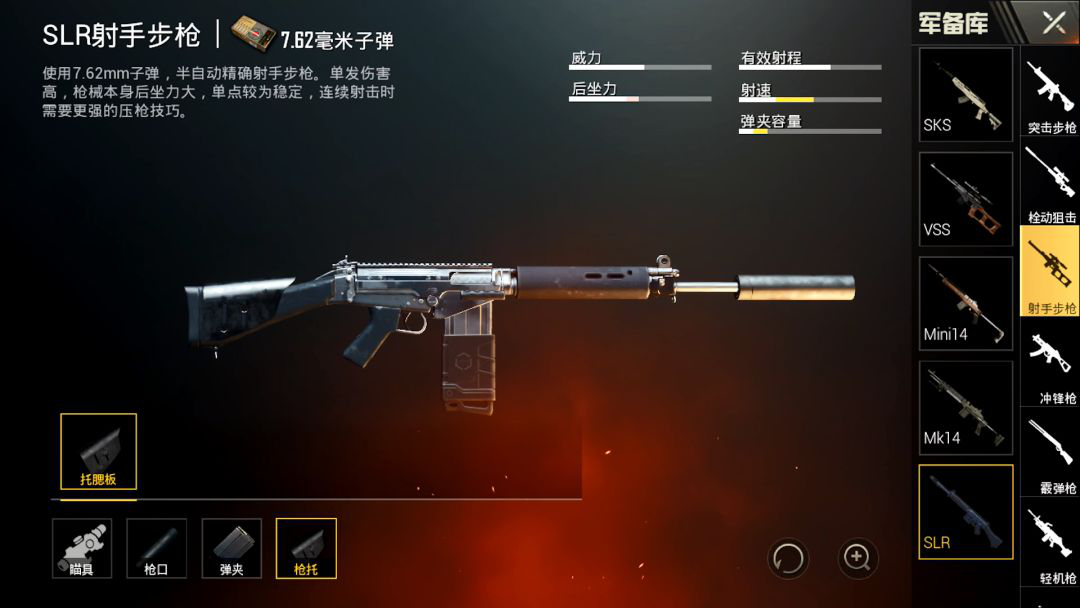Equip the 托腮板 cheek pad attachment
The height and width of the screenshot is (608, 1080).
coord(98,451)
